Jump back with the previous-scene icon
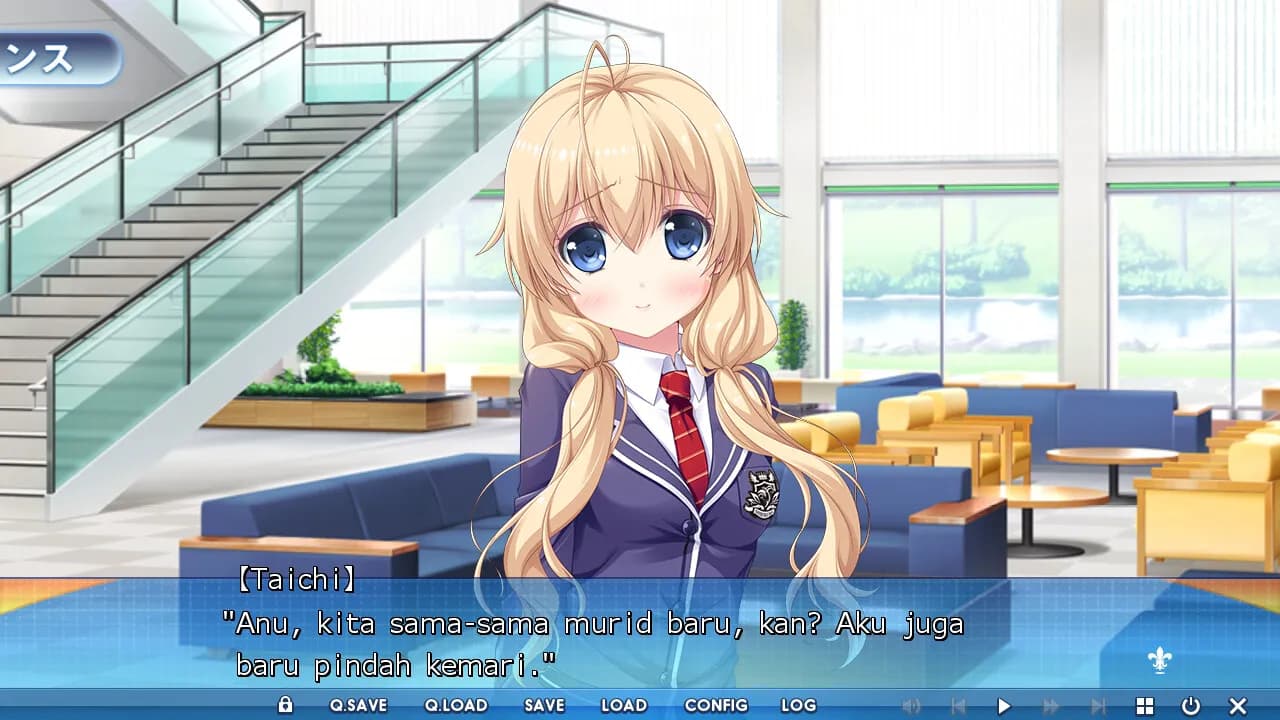The height and width of the screenshot is (720, 1280). coord(960,706)
